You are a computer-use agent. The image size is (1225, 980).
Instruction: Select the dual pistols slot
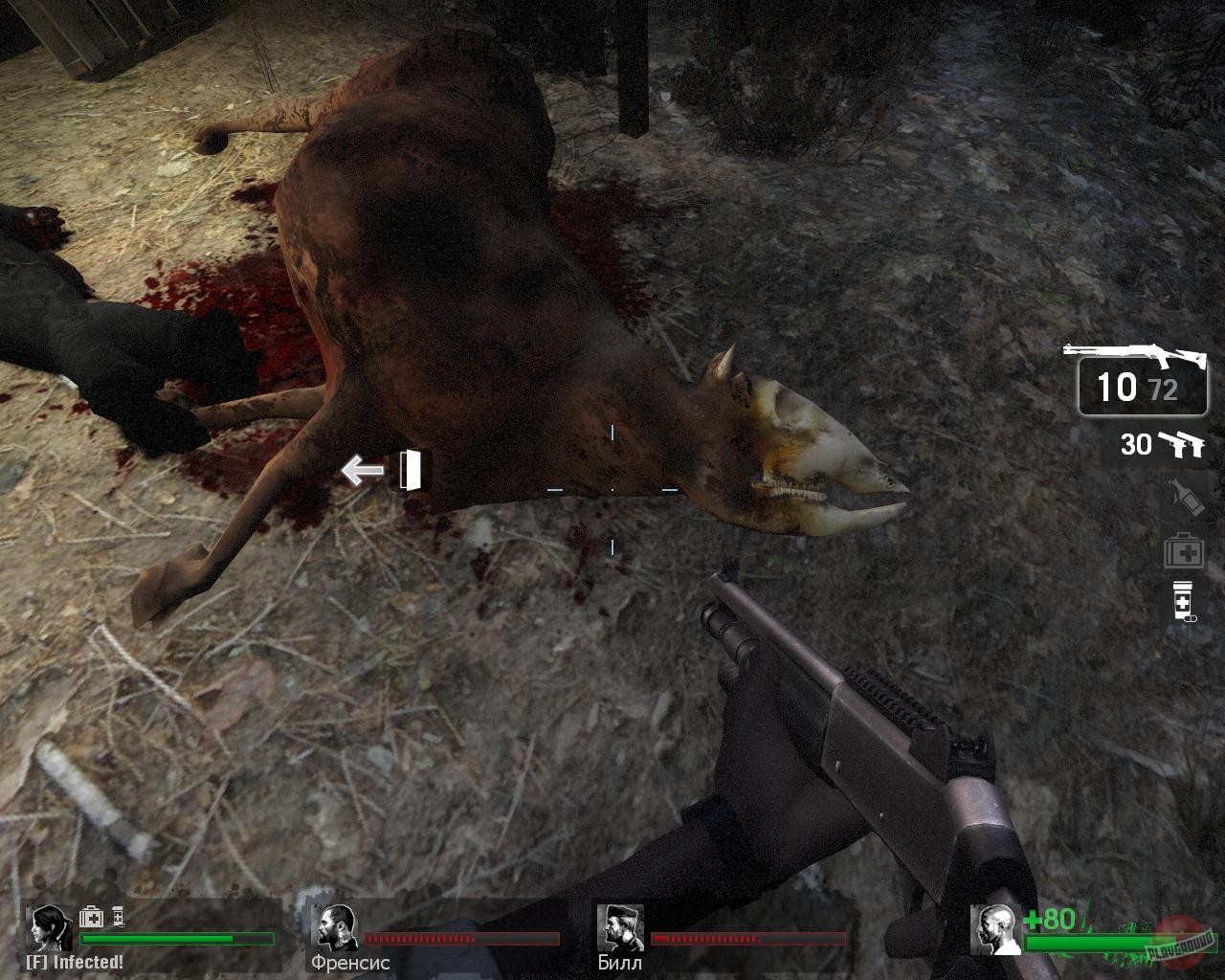(1185, 444)
